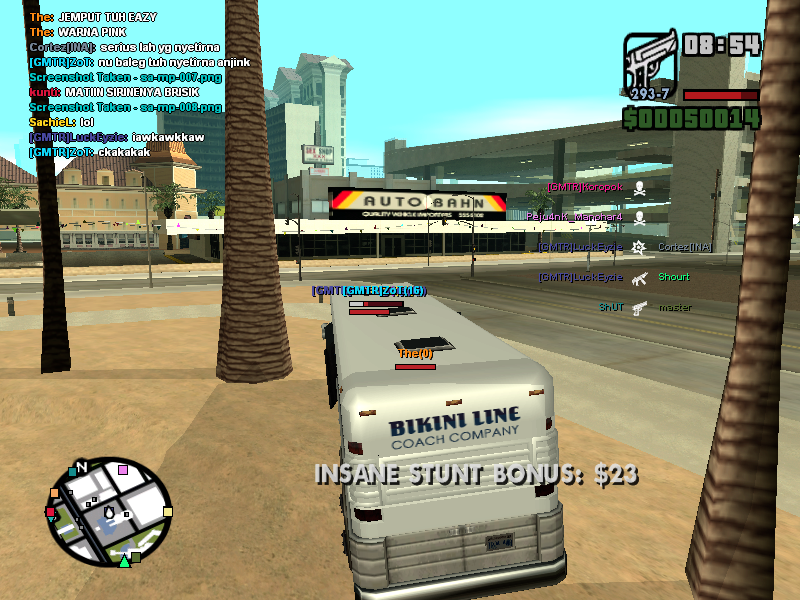Screen dimensions: 800x600
Task: Select the 'Screenshot Taken - sa-mp-008.png' chat message
Action: (x=125, y=107)
